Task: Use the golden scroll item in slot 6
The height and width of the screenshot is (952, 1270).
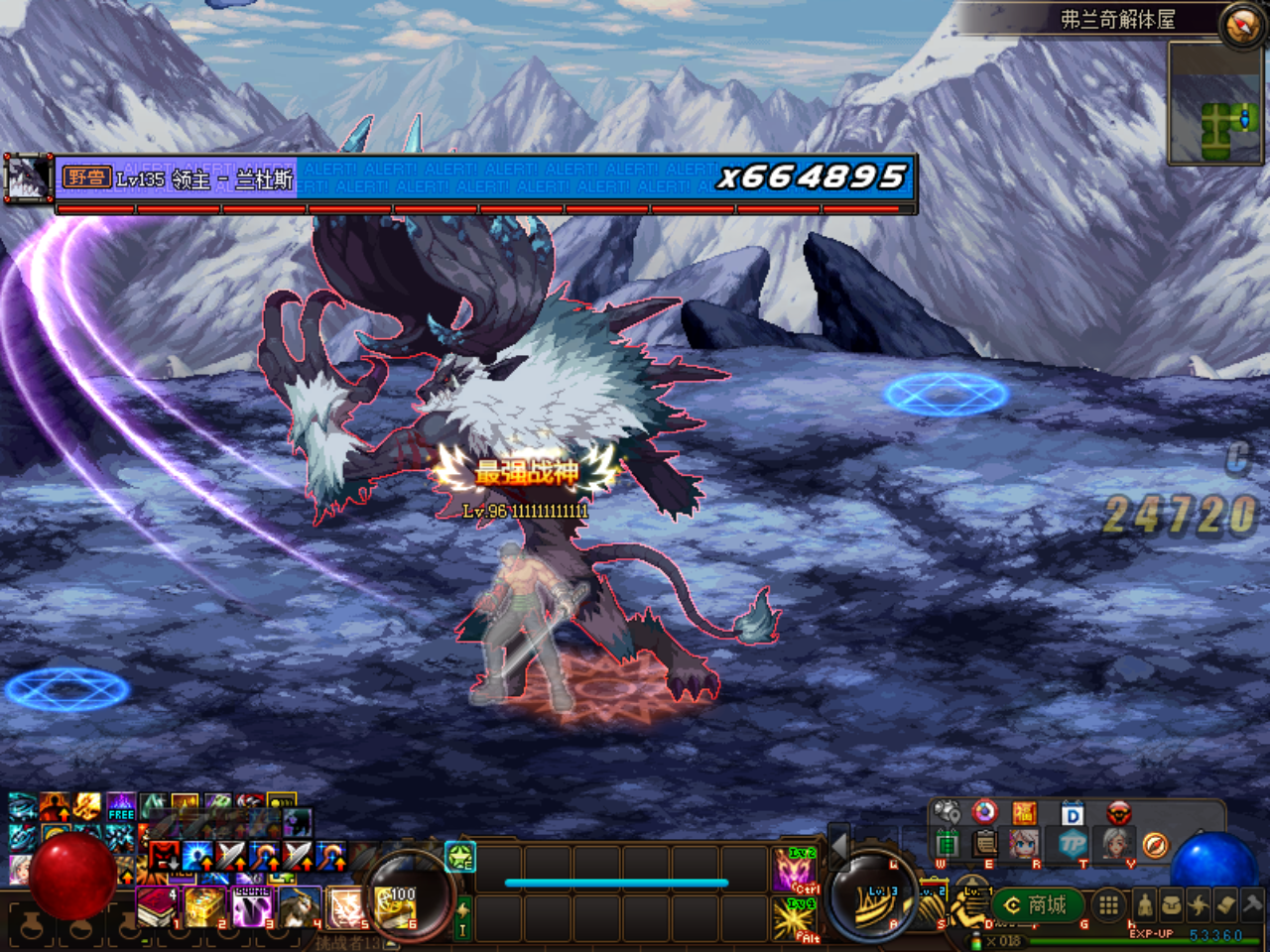Action: pos(397,906)
